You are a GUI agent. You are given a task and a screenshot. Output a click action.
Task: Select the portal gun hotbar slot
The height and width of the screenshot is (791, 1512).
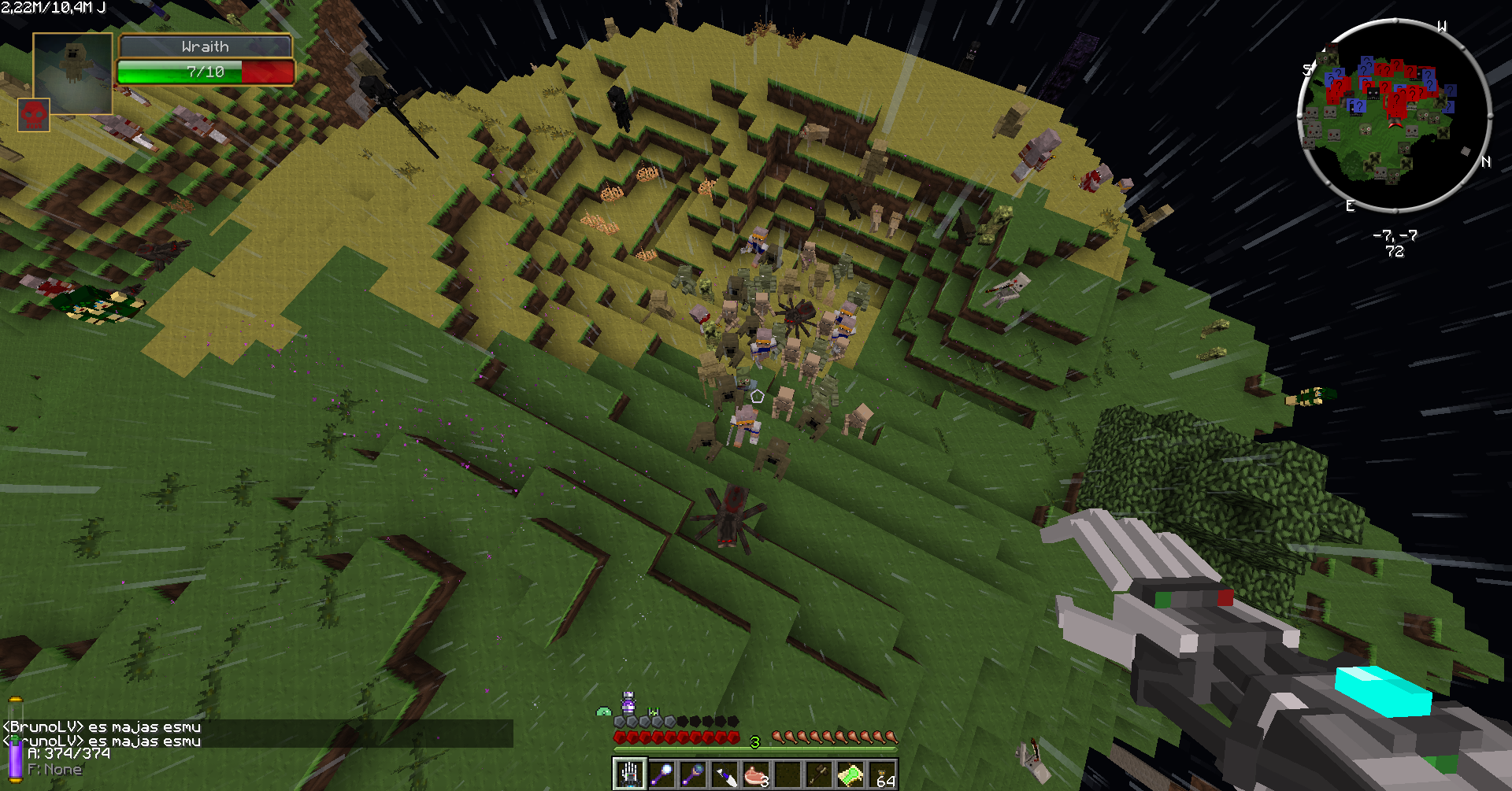[724, 774]
